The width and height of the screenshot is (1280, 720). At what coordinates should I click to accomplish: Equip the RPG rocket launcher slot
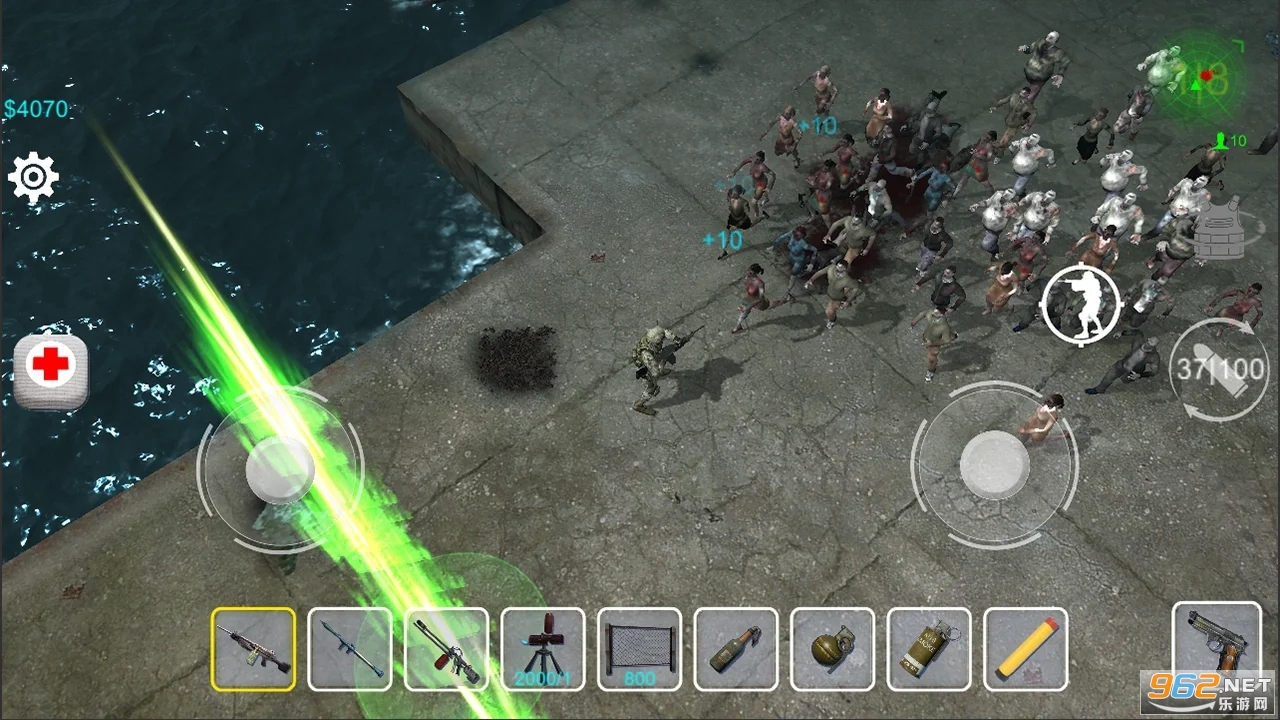(350, 649)
